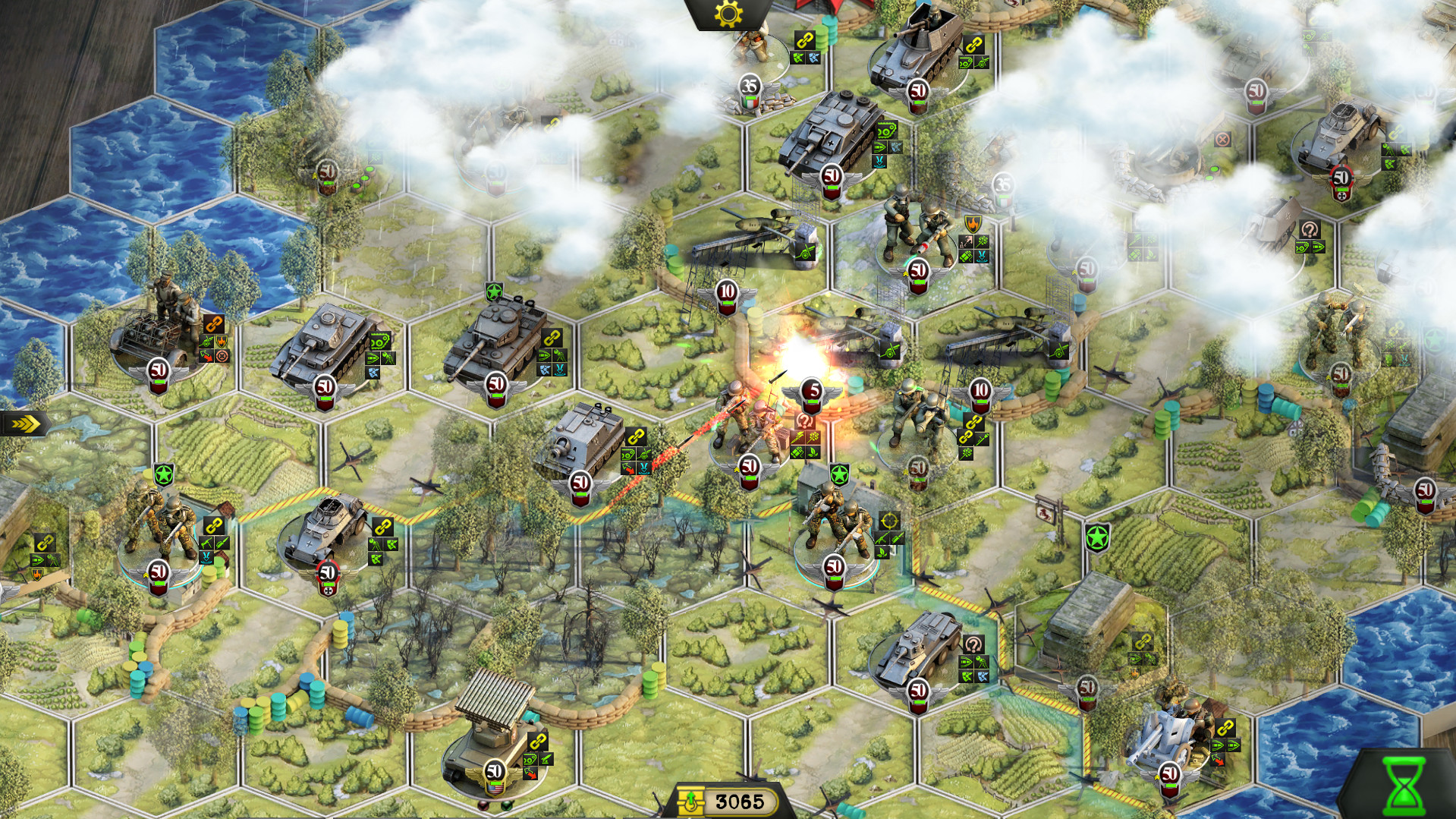1456x819 pixels.
Task: Click the green syringe medic icon near the eastern infantry
Action: pyautogui.click(x=982, y=440)
